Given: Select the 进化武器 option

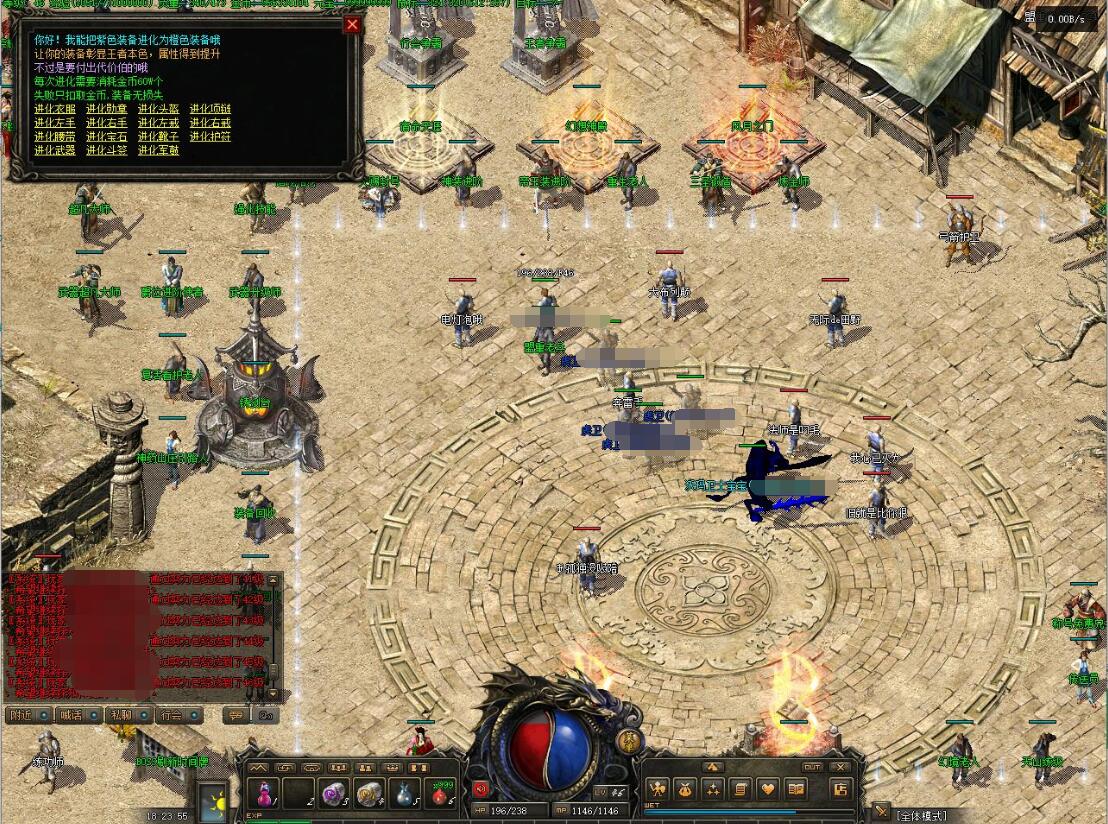Looking at the screenshot, I should 55,151.
